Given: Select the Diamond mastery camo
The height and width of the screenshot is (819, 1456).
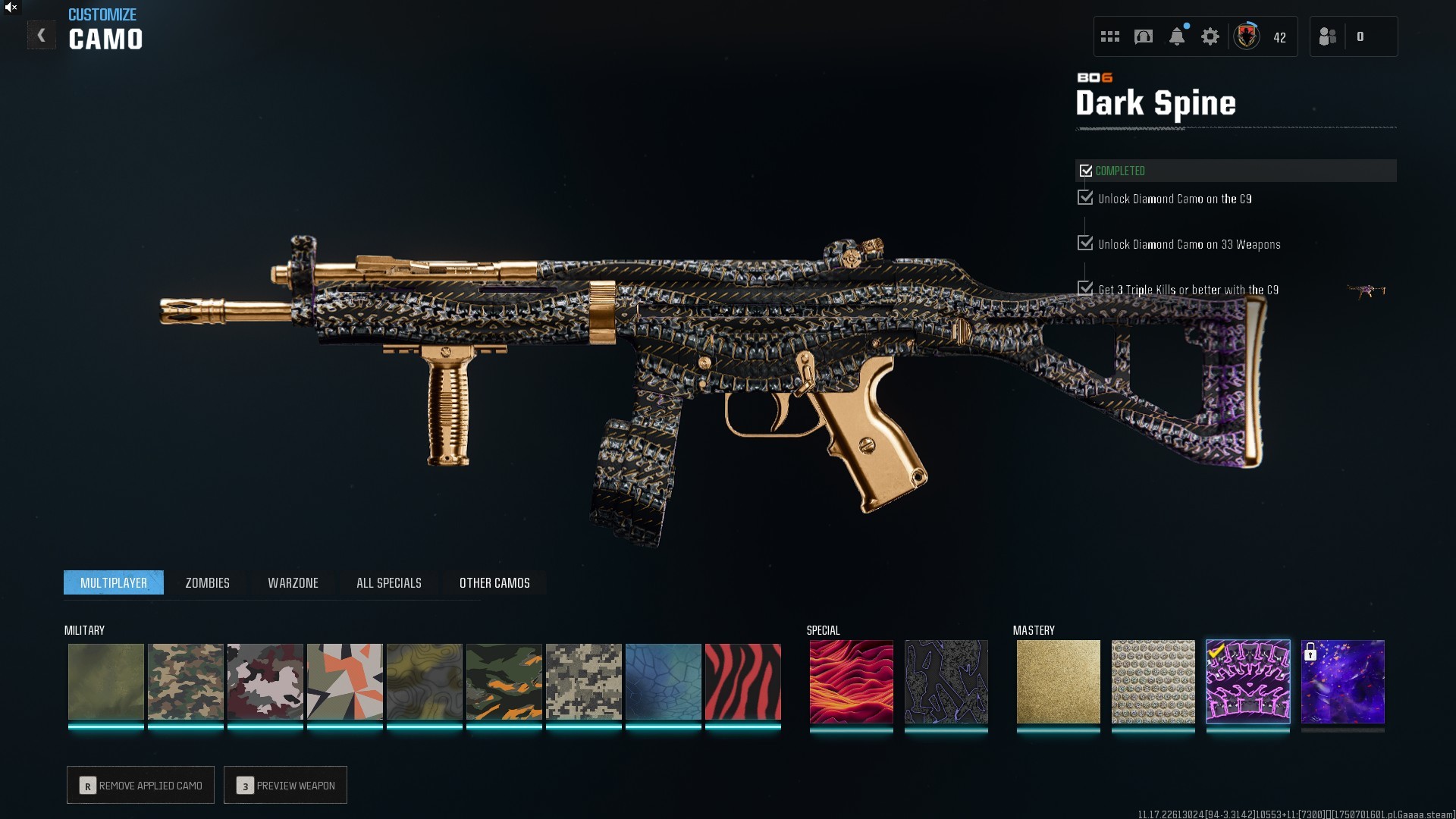Looking at the screenshot, I should (1153, 682).
